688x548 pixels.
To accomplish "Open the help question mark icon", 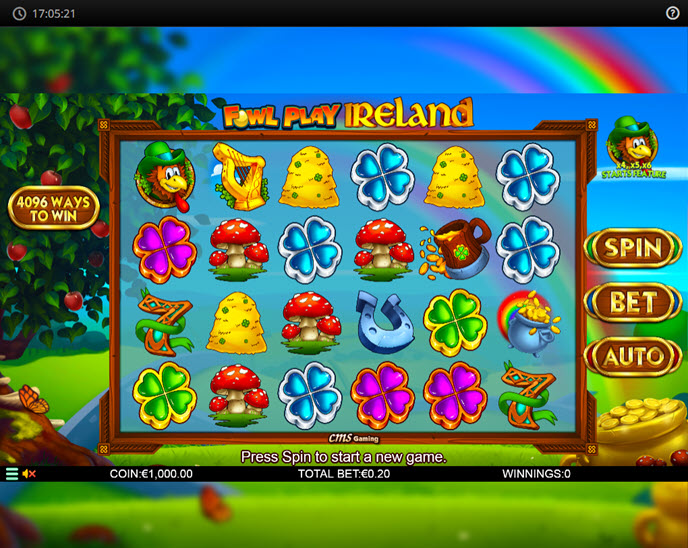I will pyautogui.click(x=673, y=13).
